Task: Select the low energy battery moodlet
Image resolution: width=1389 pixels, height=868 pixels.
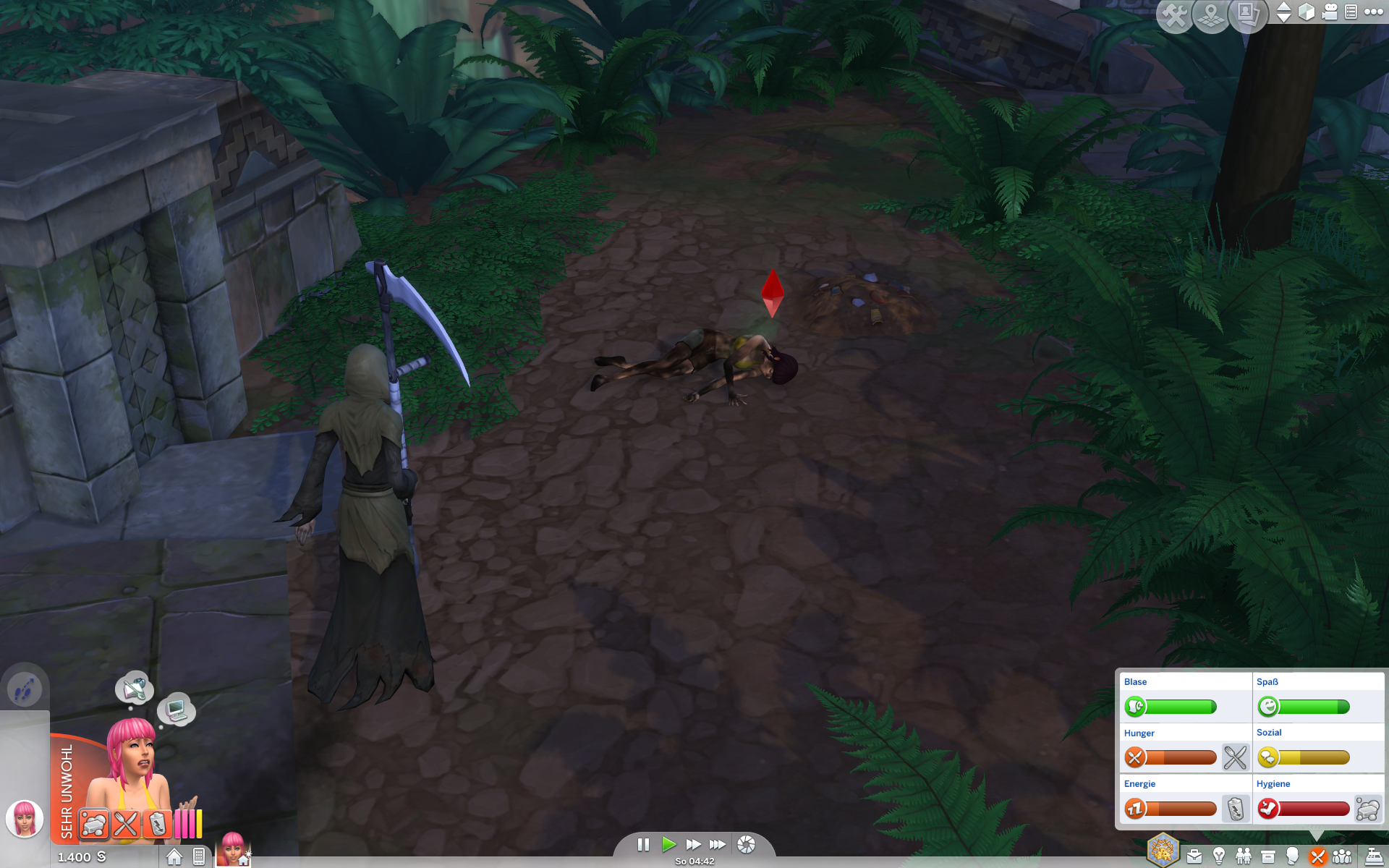Action: [157, 824]
